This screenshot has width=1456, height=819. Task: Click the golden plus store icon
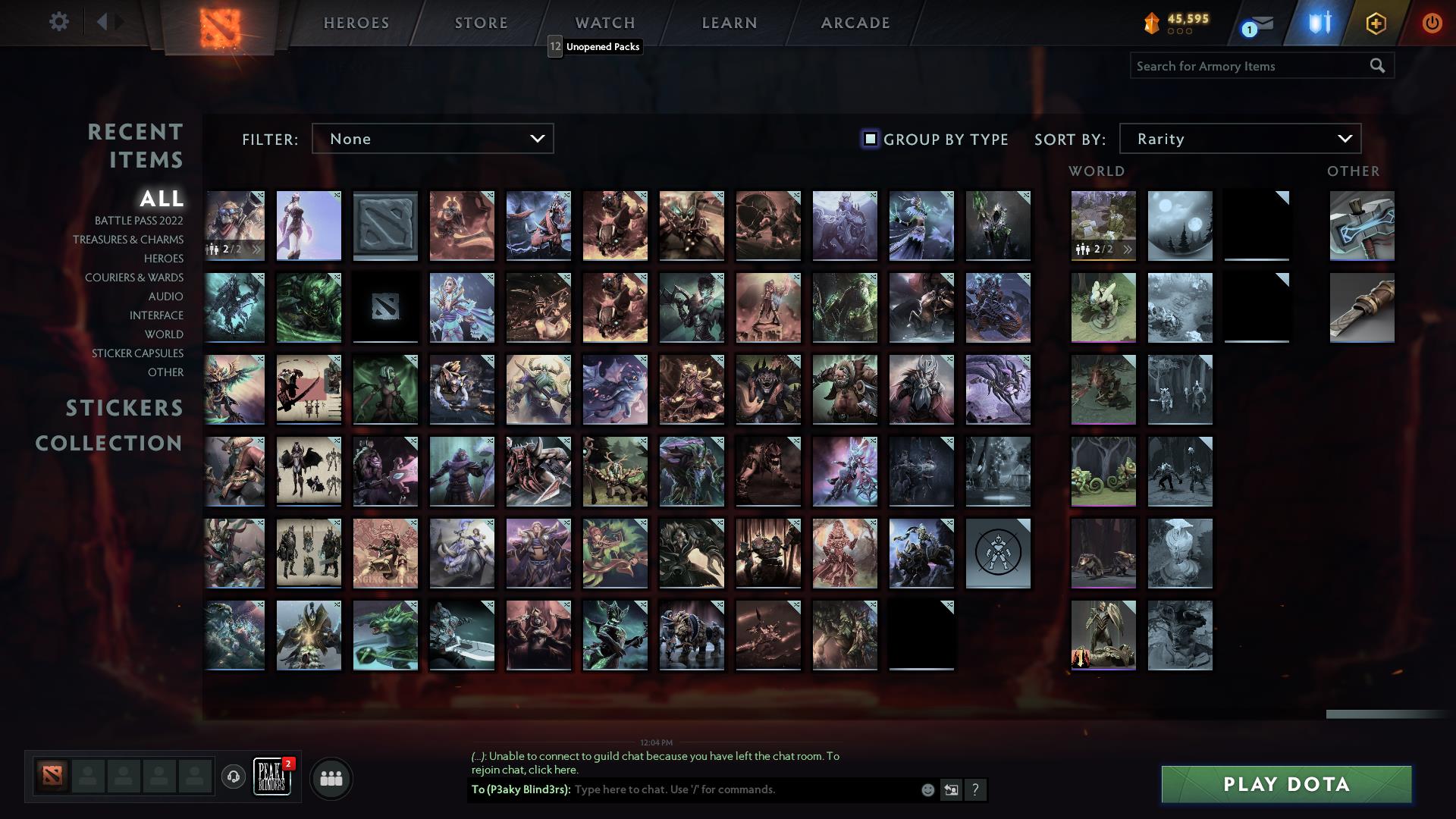[1376, 24]
